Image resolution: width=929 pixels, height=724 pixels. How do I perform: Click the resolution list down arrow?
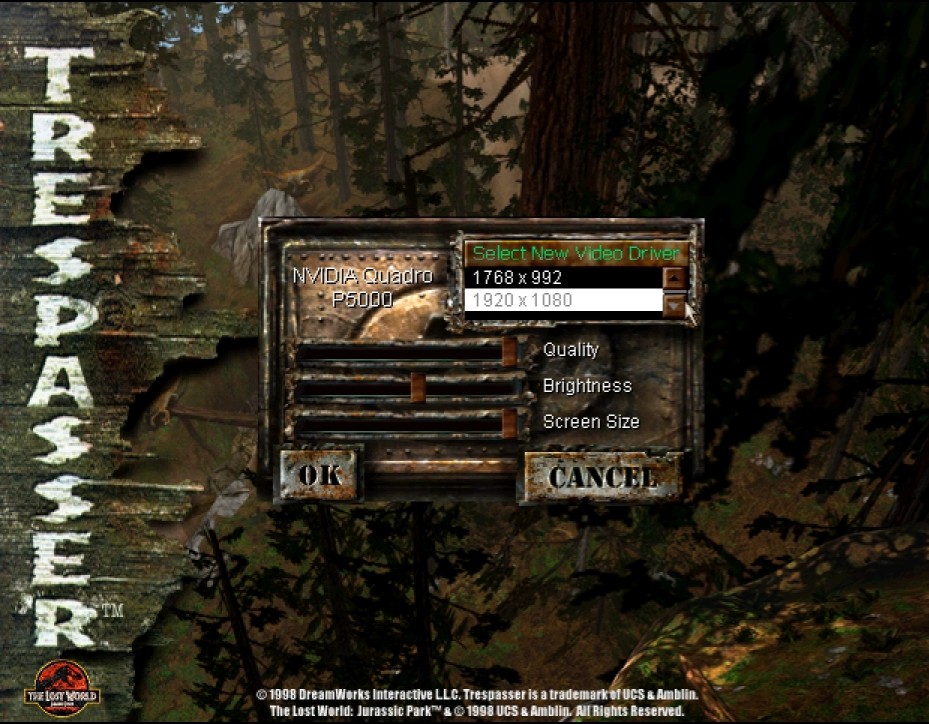coord(676,302)
